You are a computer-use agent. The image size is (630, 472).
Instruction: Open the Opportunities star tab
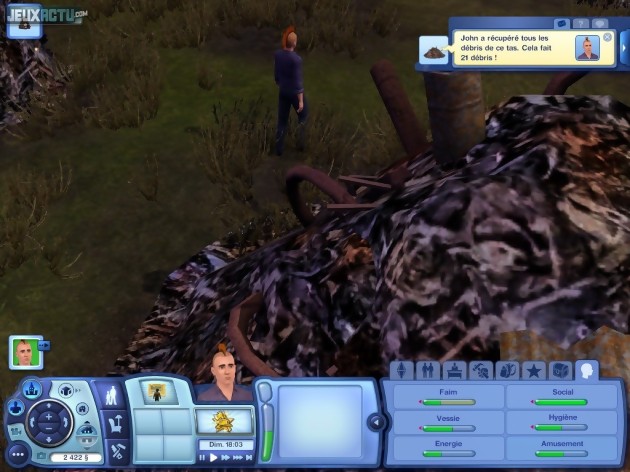point(533,371)
